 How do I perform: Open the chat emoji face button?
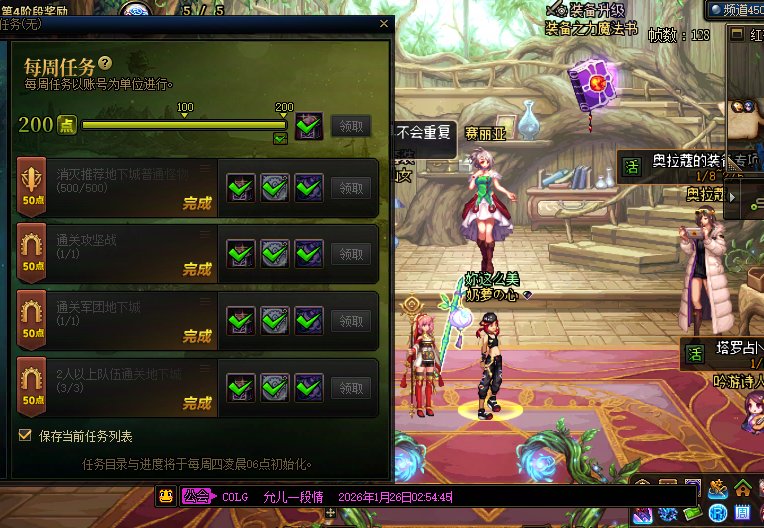[x=166, y=496]
